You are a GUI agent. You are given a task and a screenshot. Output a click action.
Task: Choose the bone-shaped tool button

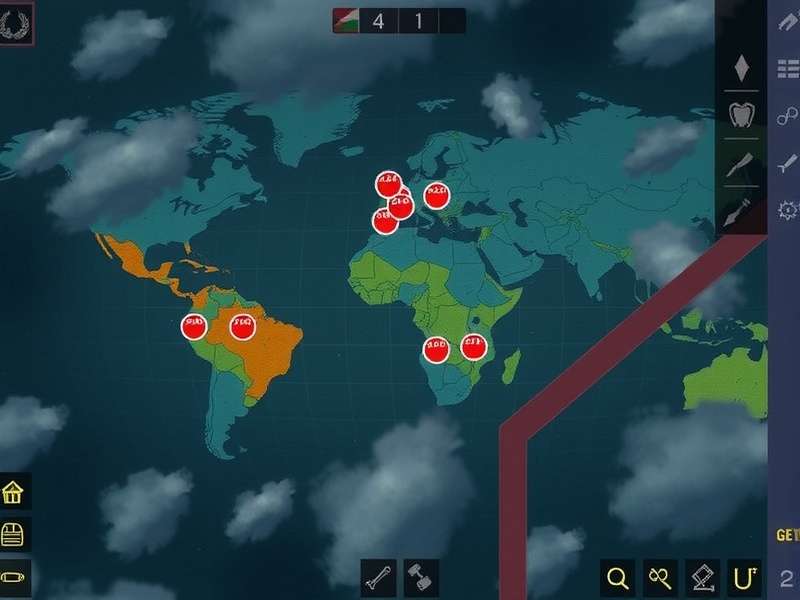pos(378,577)
